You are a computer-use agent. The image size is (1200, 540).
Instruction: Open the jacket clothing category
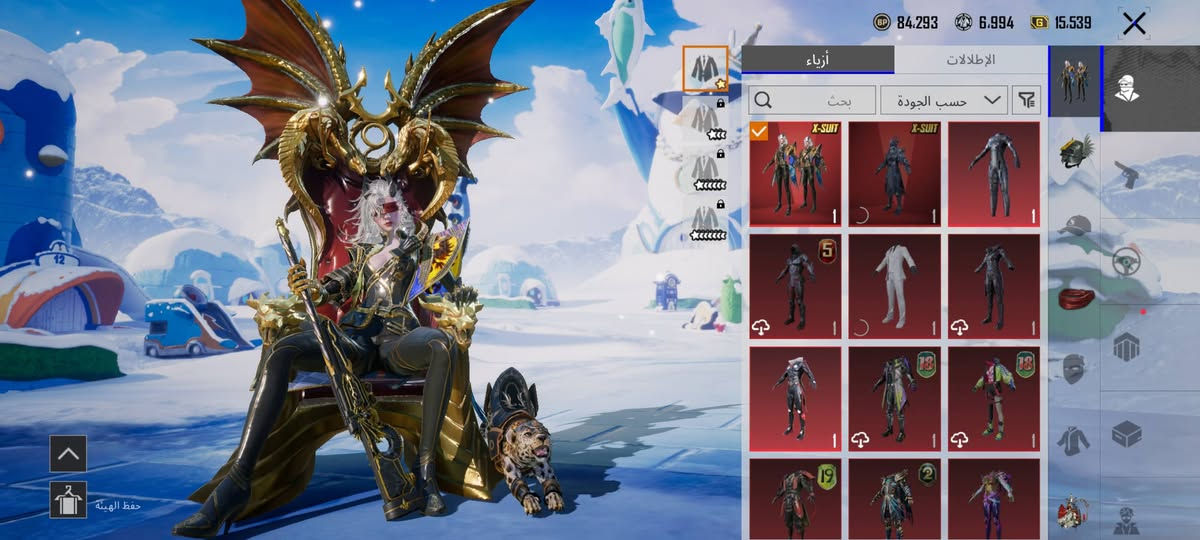1074,440
